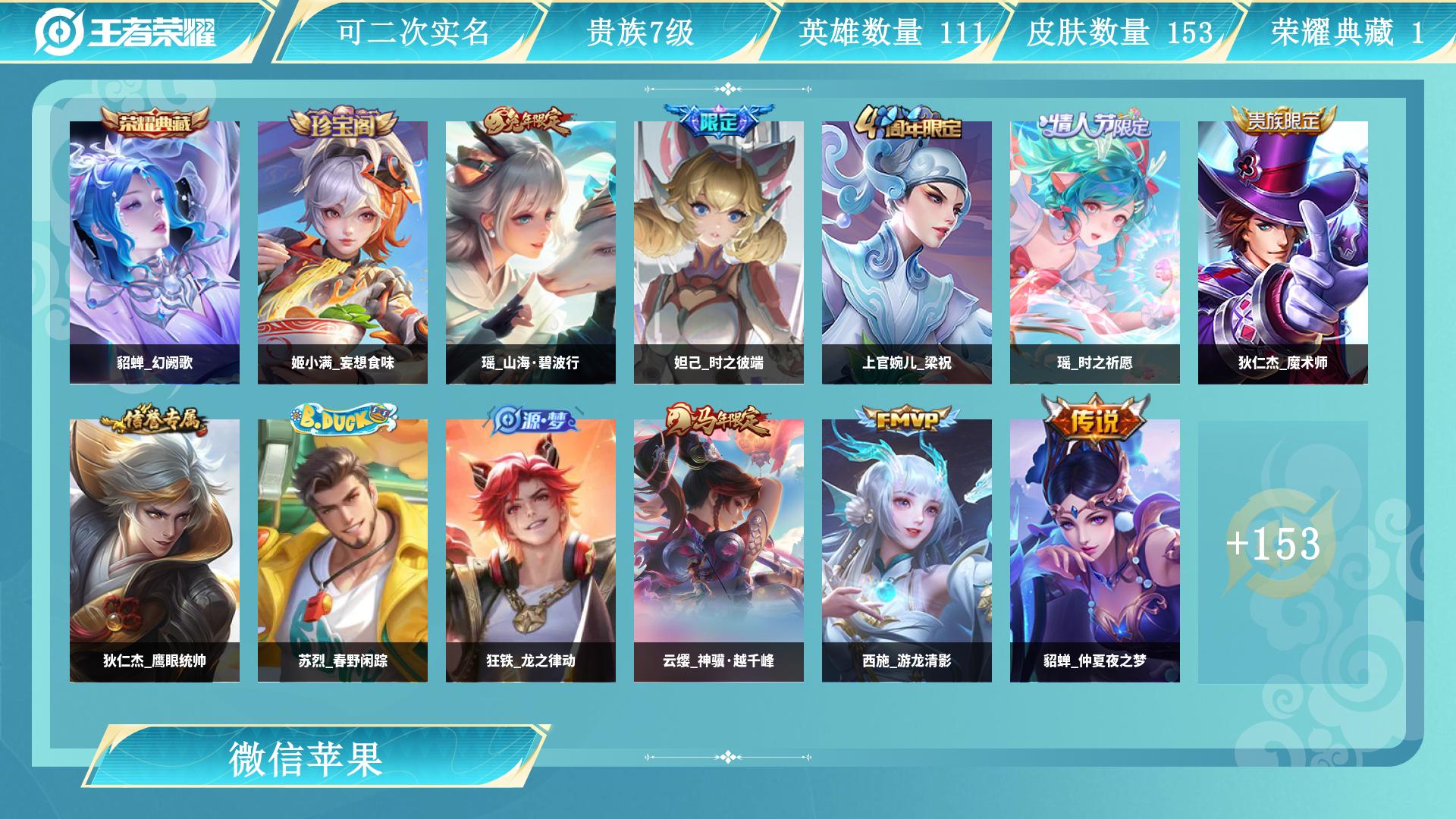Viewport: 1456px width, 819px height.
Task: Choose the 瑶_山海·碧波行 skin card
Action: pos(531,253)
